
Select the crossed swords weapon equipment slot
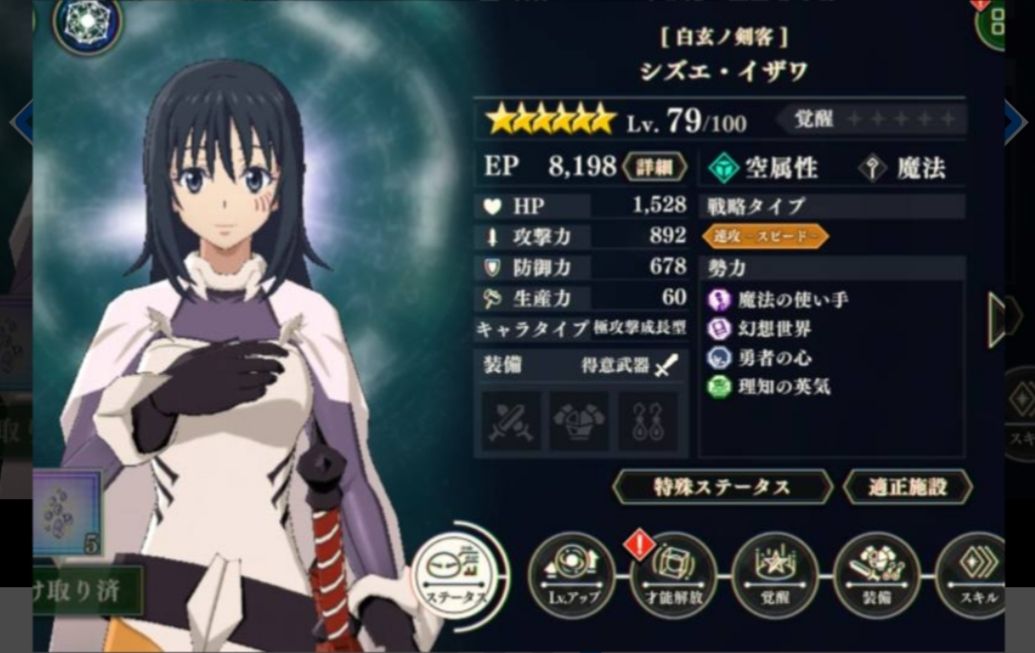click(x=511, y=421)
